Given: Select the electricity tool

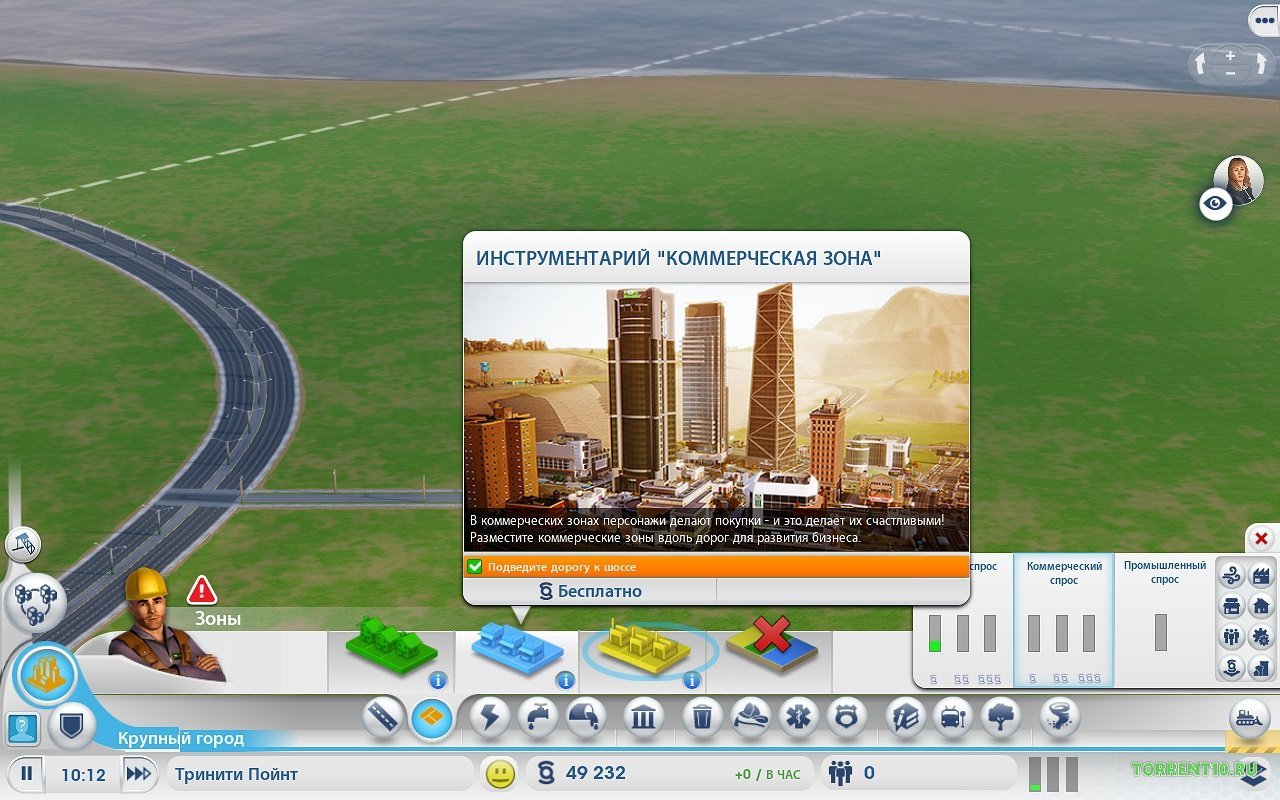Looking at the screenshot, I should coord(490,715).
